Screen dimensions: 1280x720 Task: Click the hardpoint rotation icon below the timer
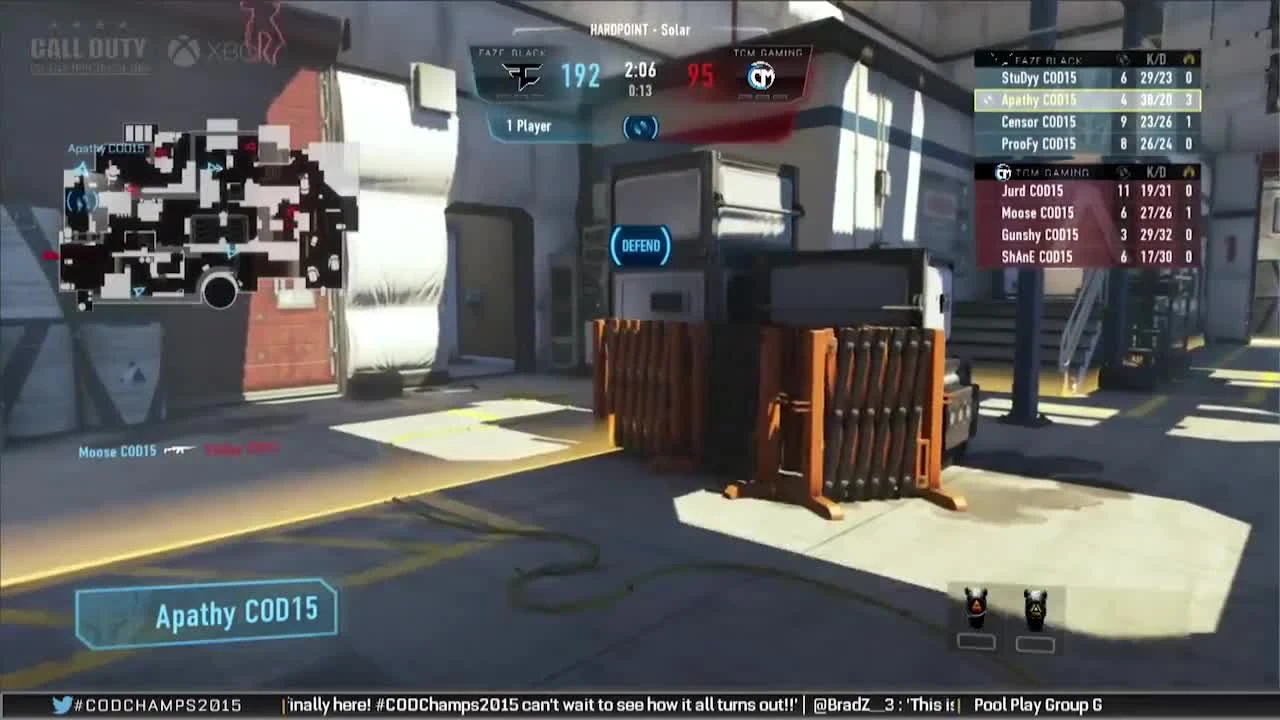pos(639,128)
